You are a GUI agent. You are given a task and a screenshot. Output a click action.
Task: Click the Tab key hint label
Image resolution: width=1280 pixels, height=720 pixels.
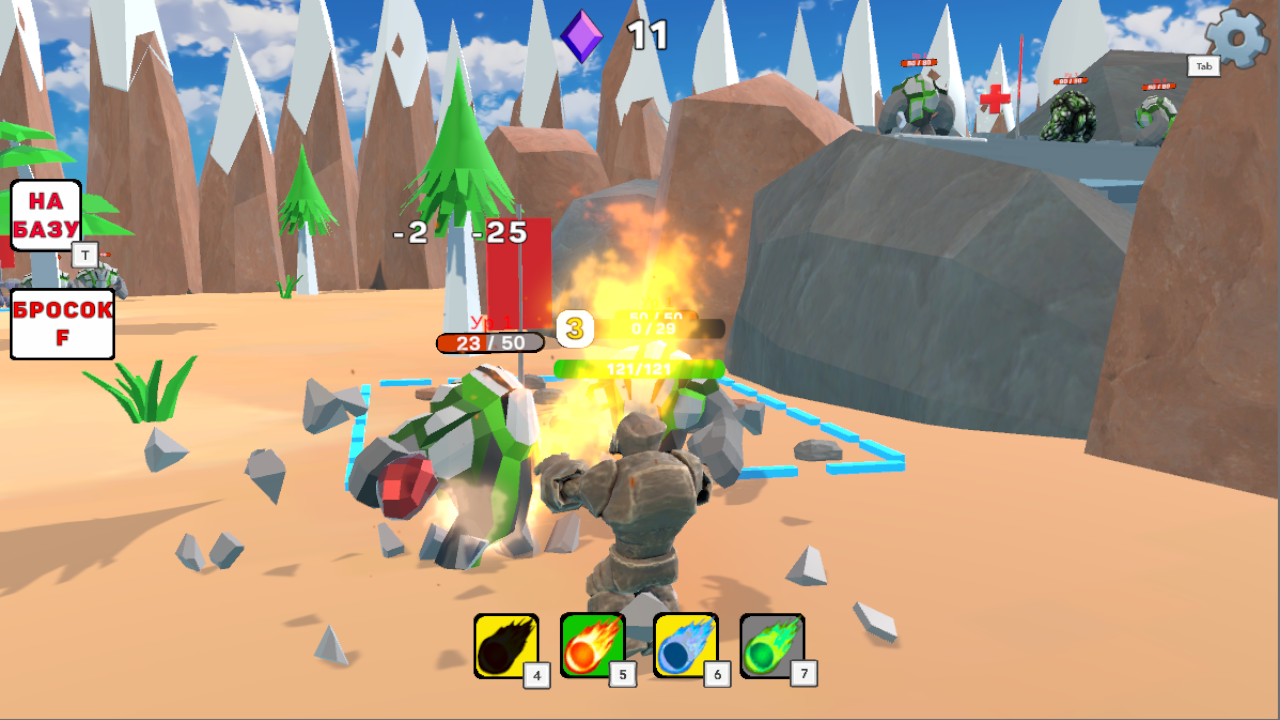pyautogui.click(x=1204, y=64)
